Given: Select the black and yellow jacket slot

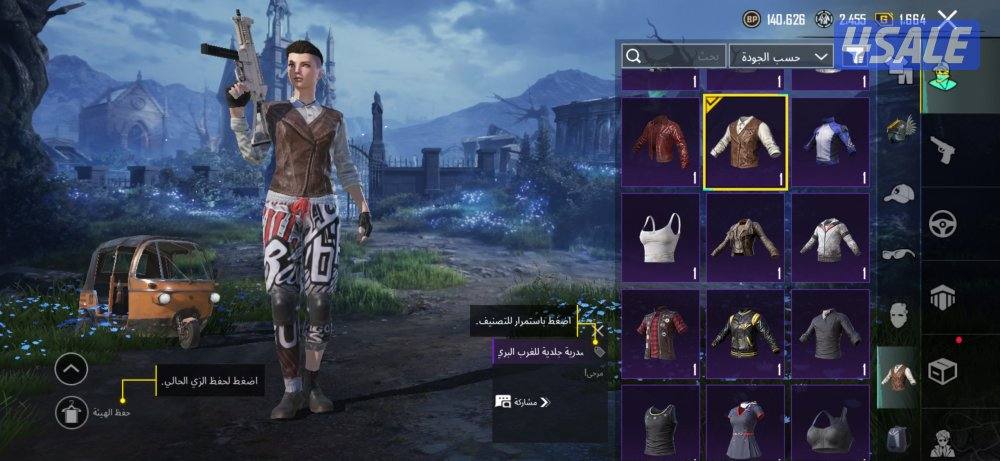Looking at the screenshot, I should (x=745, y=333).
